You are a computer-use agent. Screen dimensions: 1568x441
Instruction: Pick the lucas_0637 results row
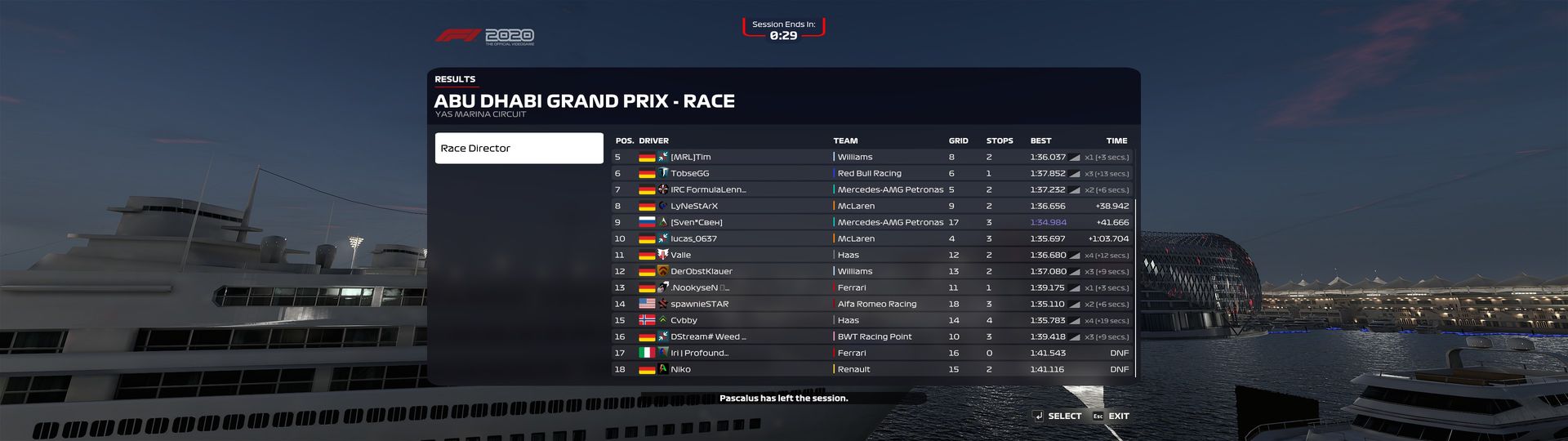(871, 238)
